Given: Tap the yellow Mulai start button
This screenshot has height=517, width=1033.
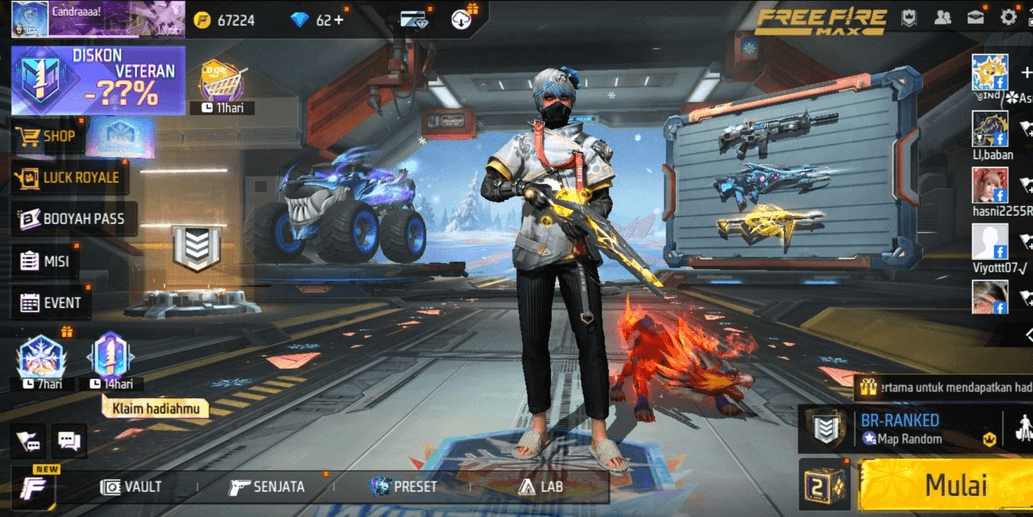Looking at the screenshot, I should [945, 485].
